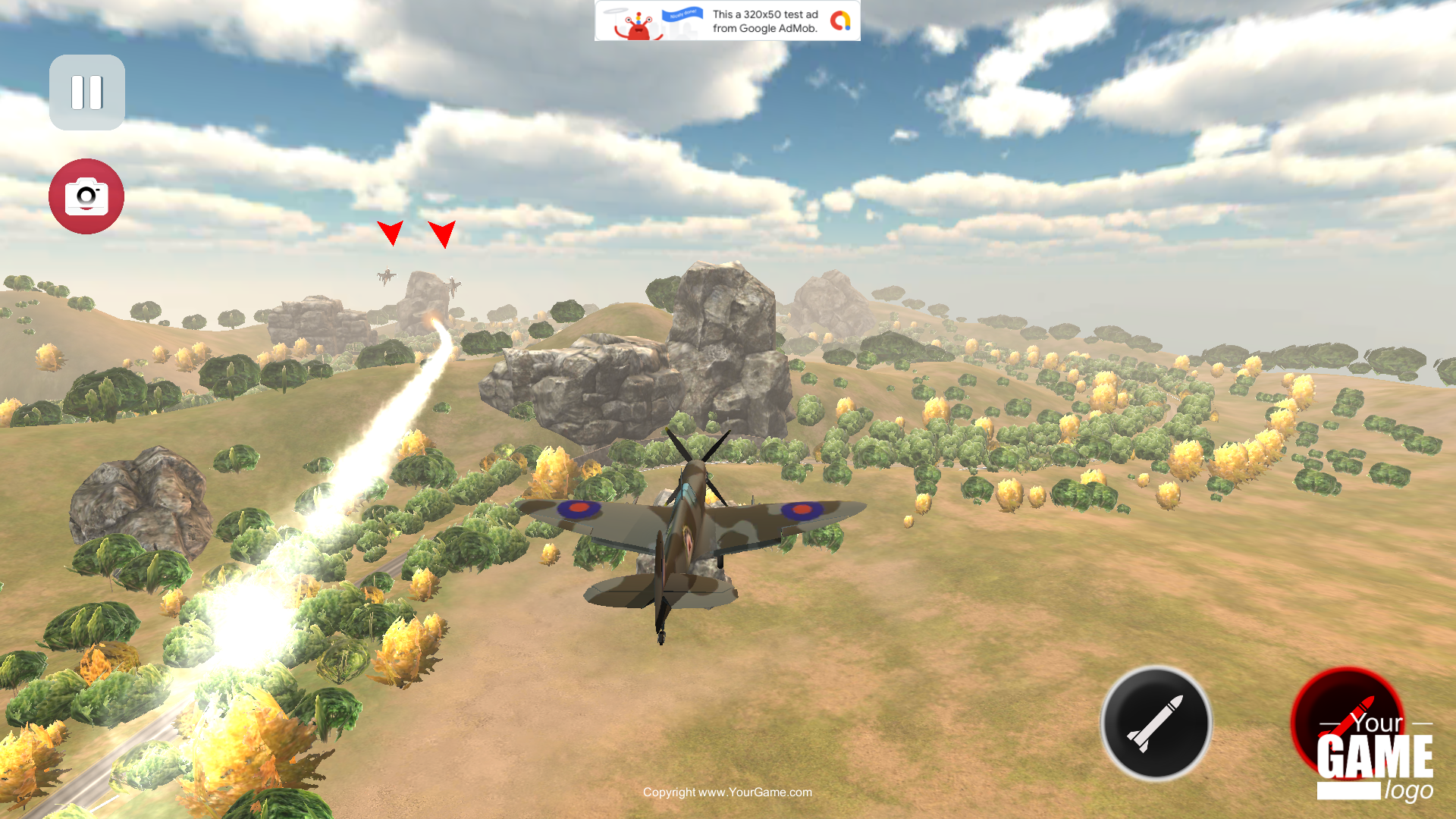1456x819 pixels.
Task: Open the Google AdMob test ad banner
Action: coord(726,20)
